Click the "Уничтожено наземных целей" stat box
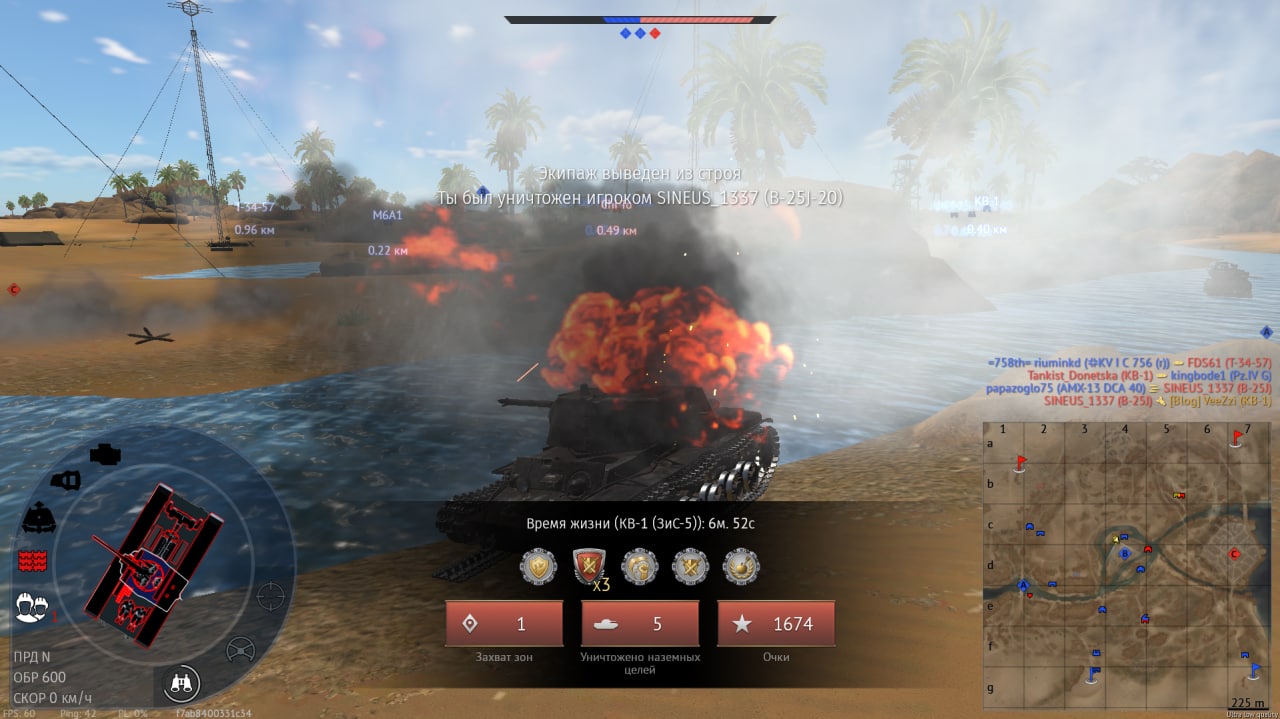The width and height of the screenshot is (1280, 719). (x=640, y=624)
